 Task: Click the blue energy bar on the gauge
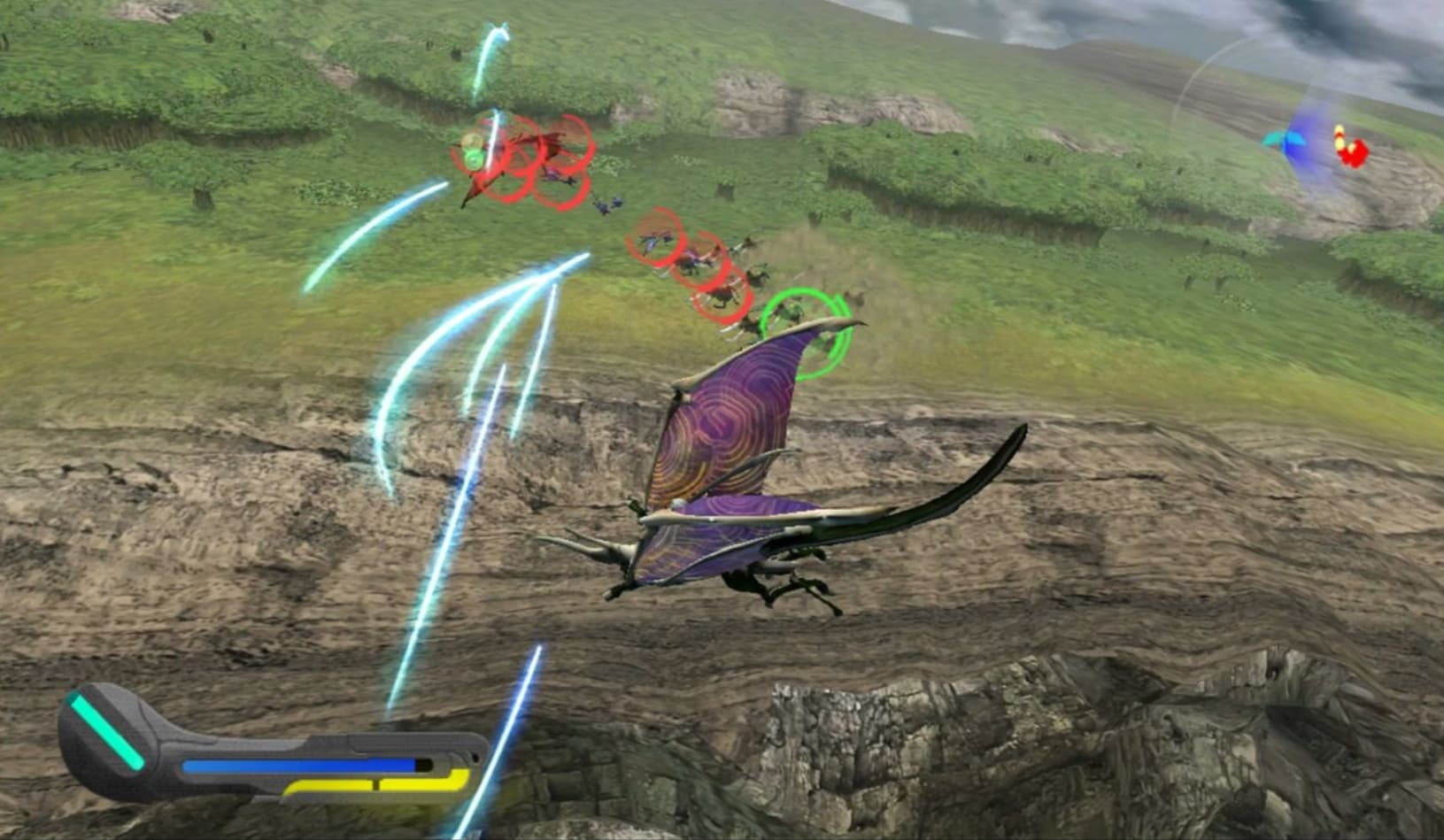click(297, 765)
